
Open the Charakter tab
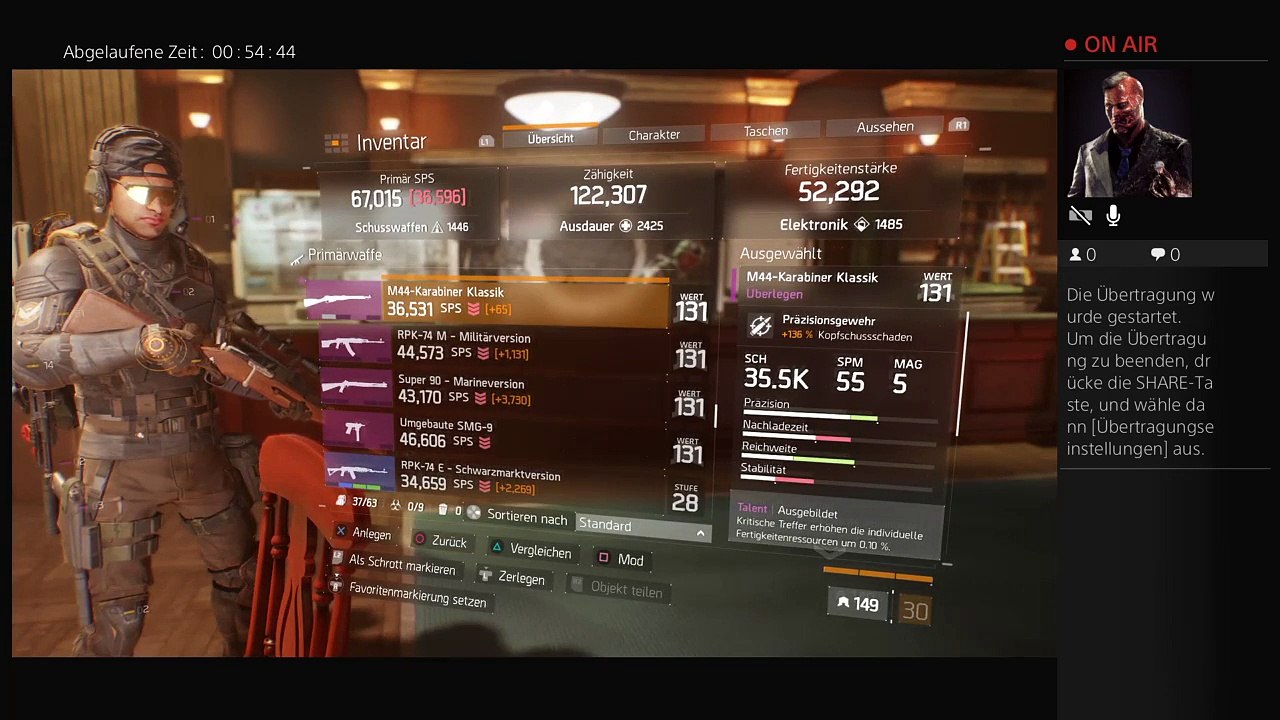(x=654, y=134)
